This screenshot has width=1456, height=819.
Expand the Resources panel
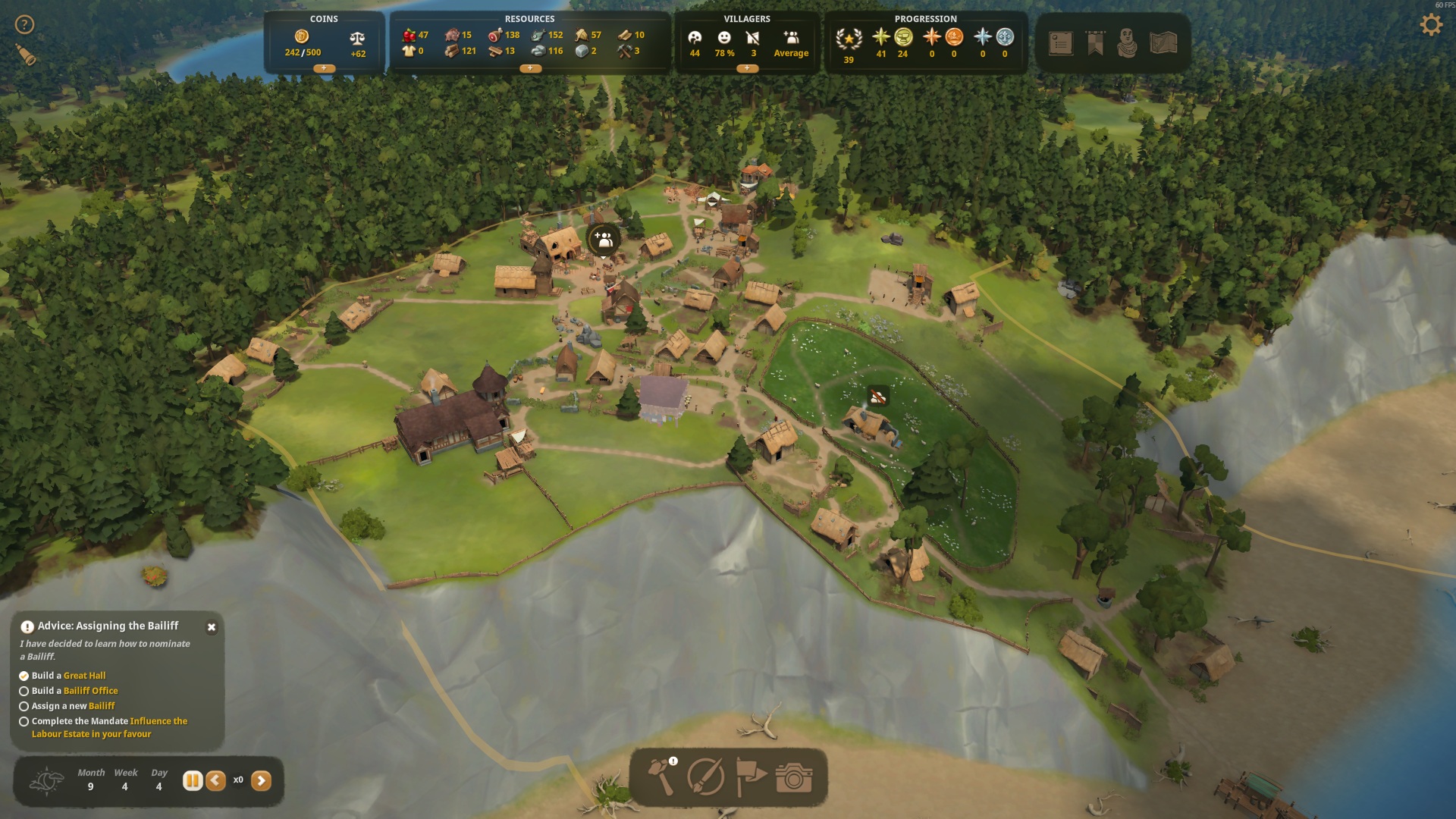(x=529, y=68)
